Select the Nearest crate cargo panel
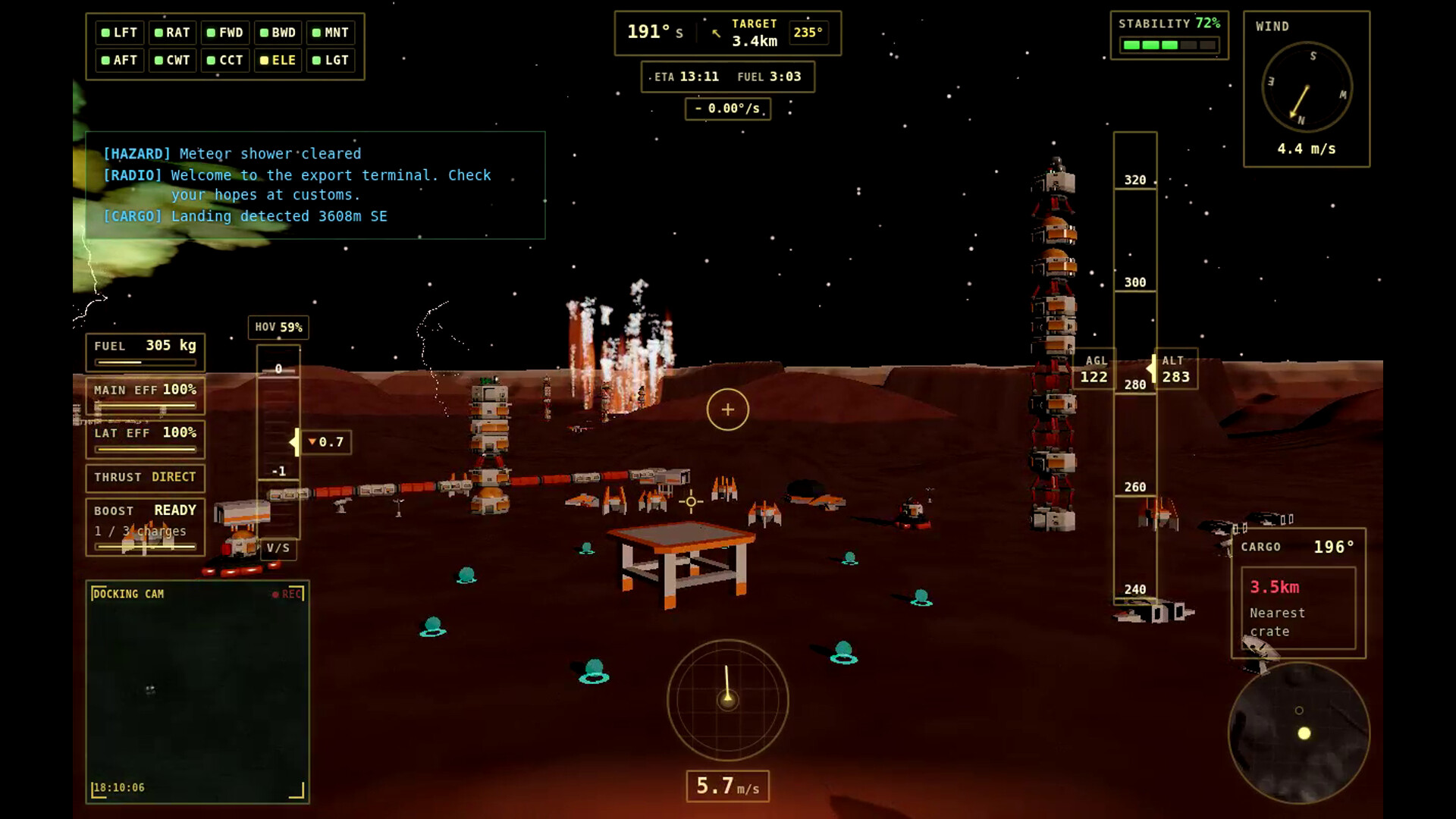Image resolution: width=1456 pixels, height=819 pixels. click(x=1298, y=608)
